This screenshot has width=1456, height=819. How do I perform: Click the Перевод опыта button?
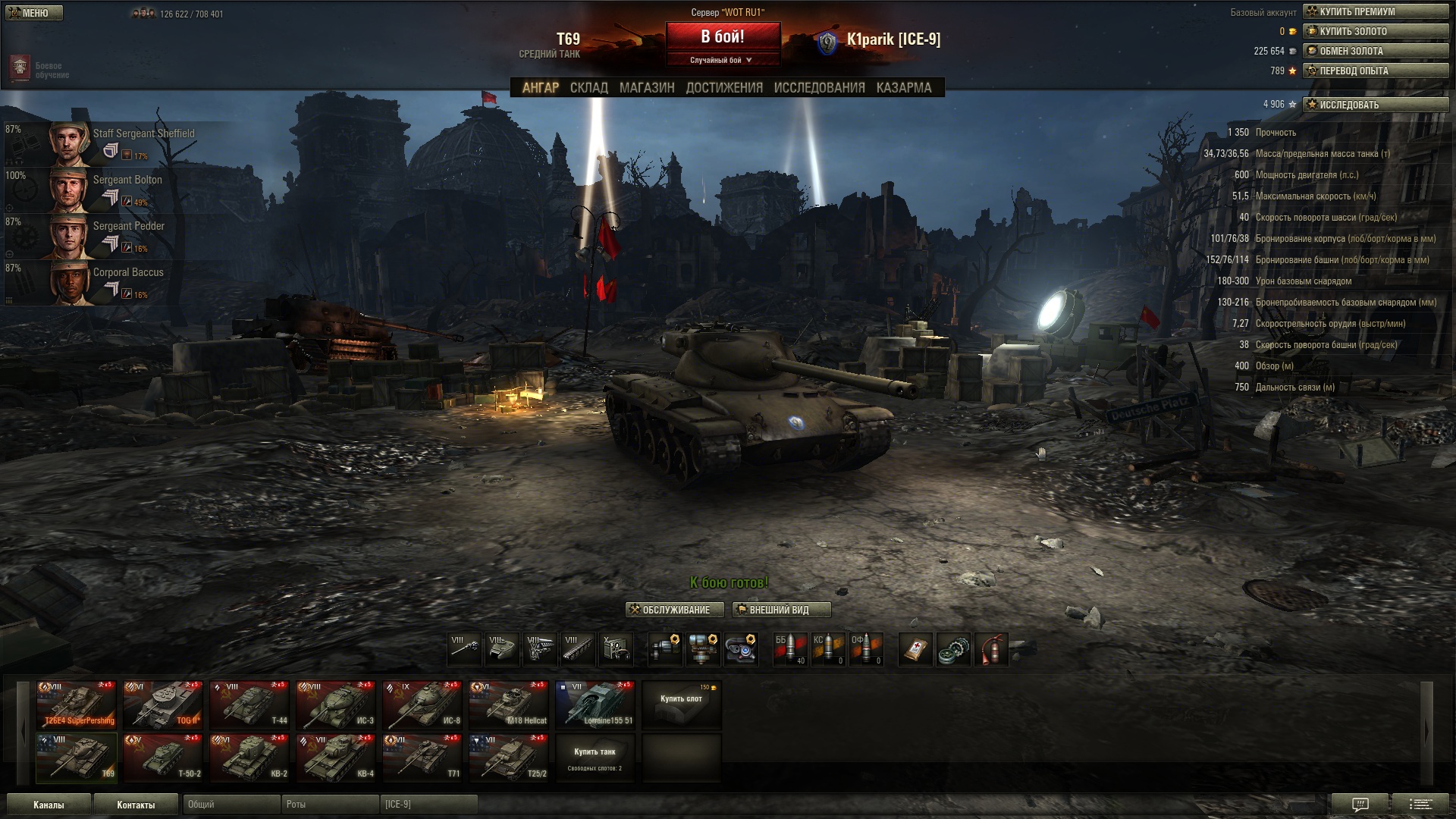click(x=1375, y=71)
